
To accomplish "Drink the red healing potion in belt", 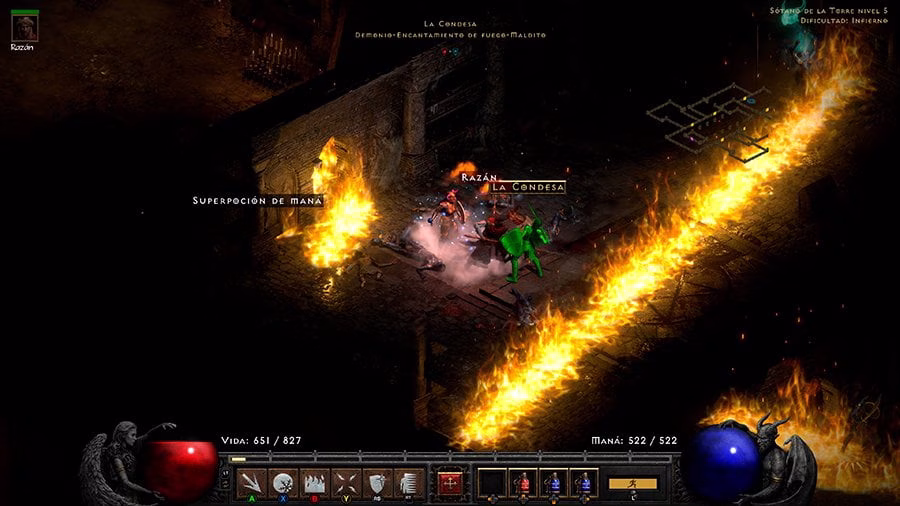I will coord(523,483).
